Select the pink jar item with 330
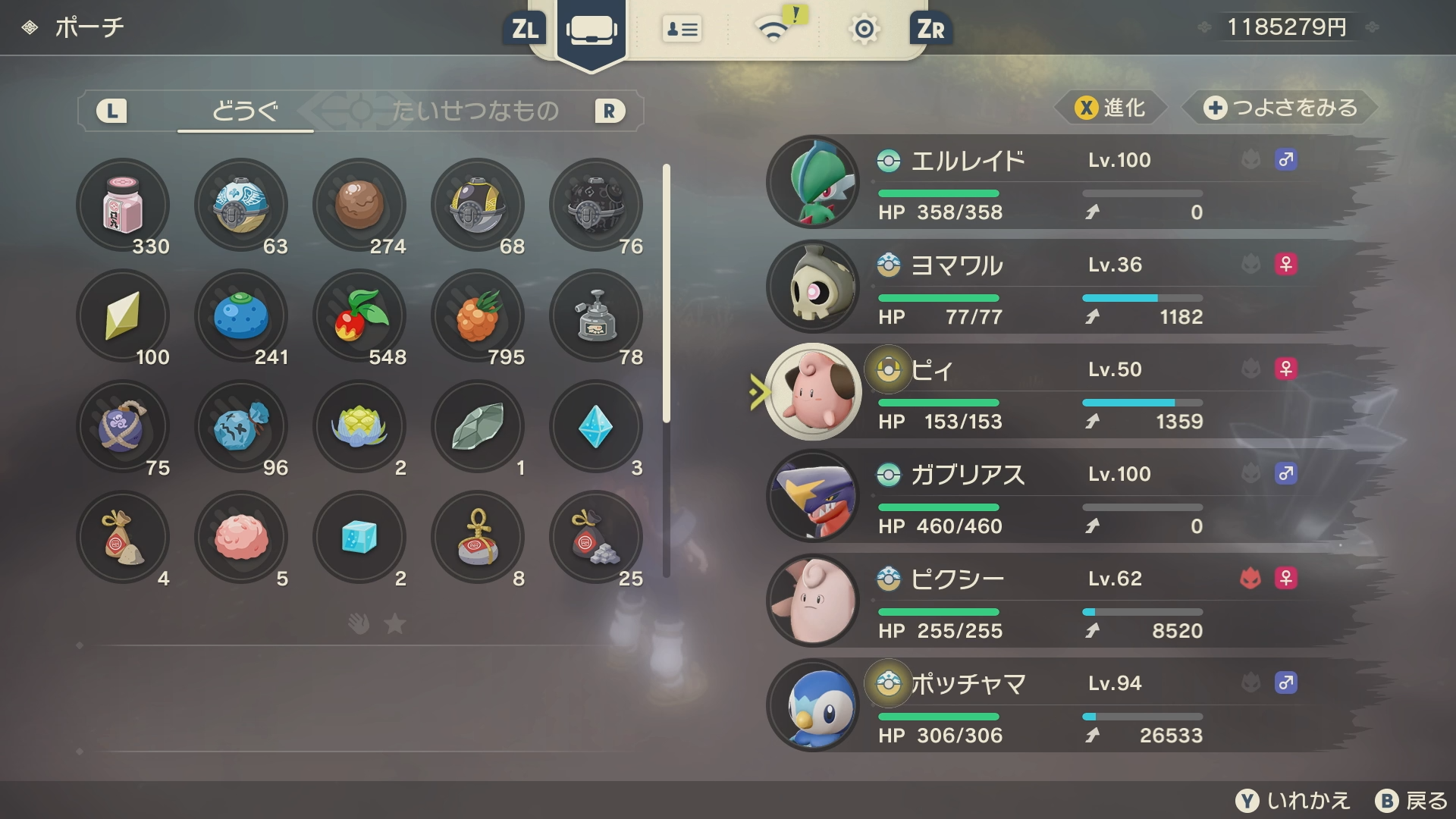Screen dimensions: 1456x819 coord(123,205)
